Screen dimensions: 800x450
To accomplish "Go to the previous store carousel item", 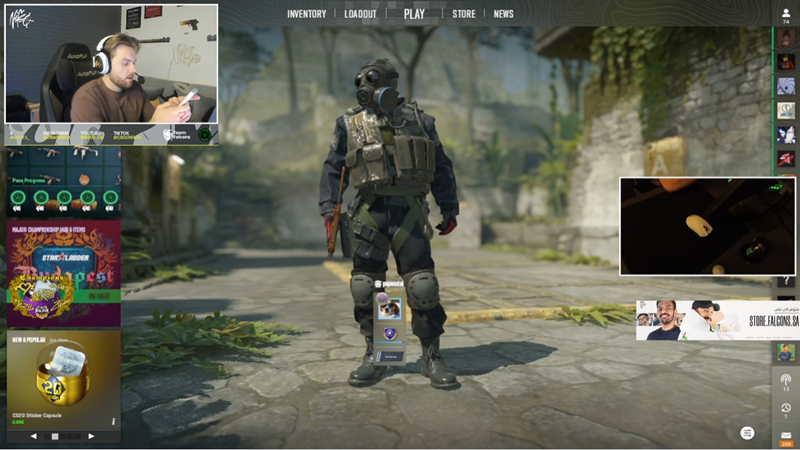I will (x=33, y=436).
